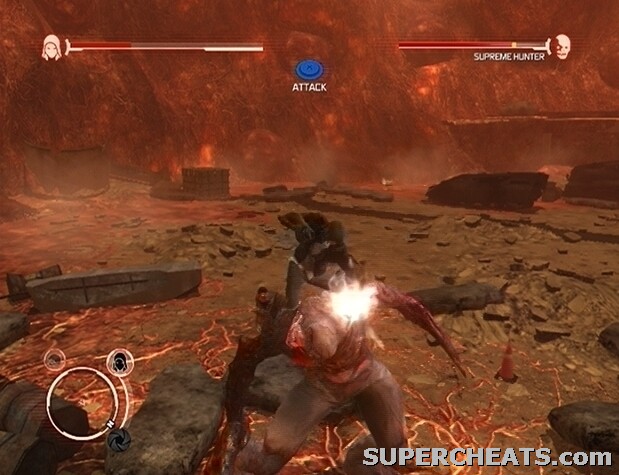Click the Supreme Hunter skull icon
619x475 pixels.
(x=562, y=46)
